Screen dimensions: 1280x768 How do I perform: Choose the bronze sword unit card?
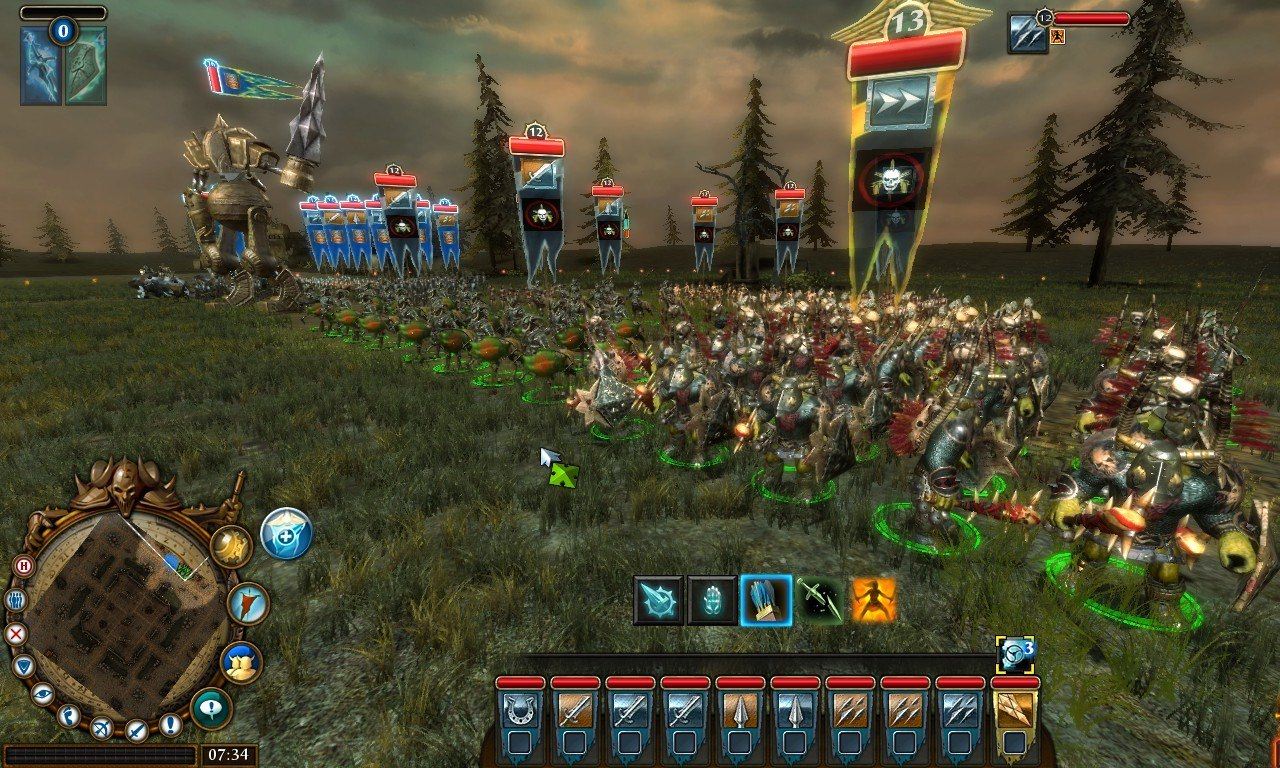(574, 711)
